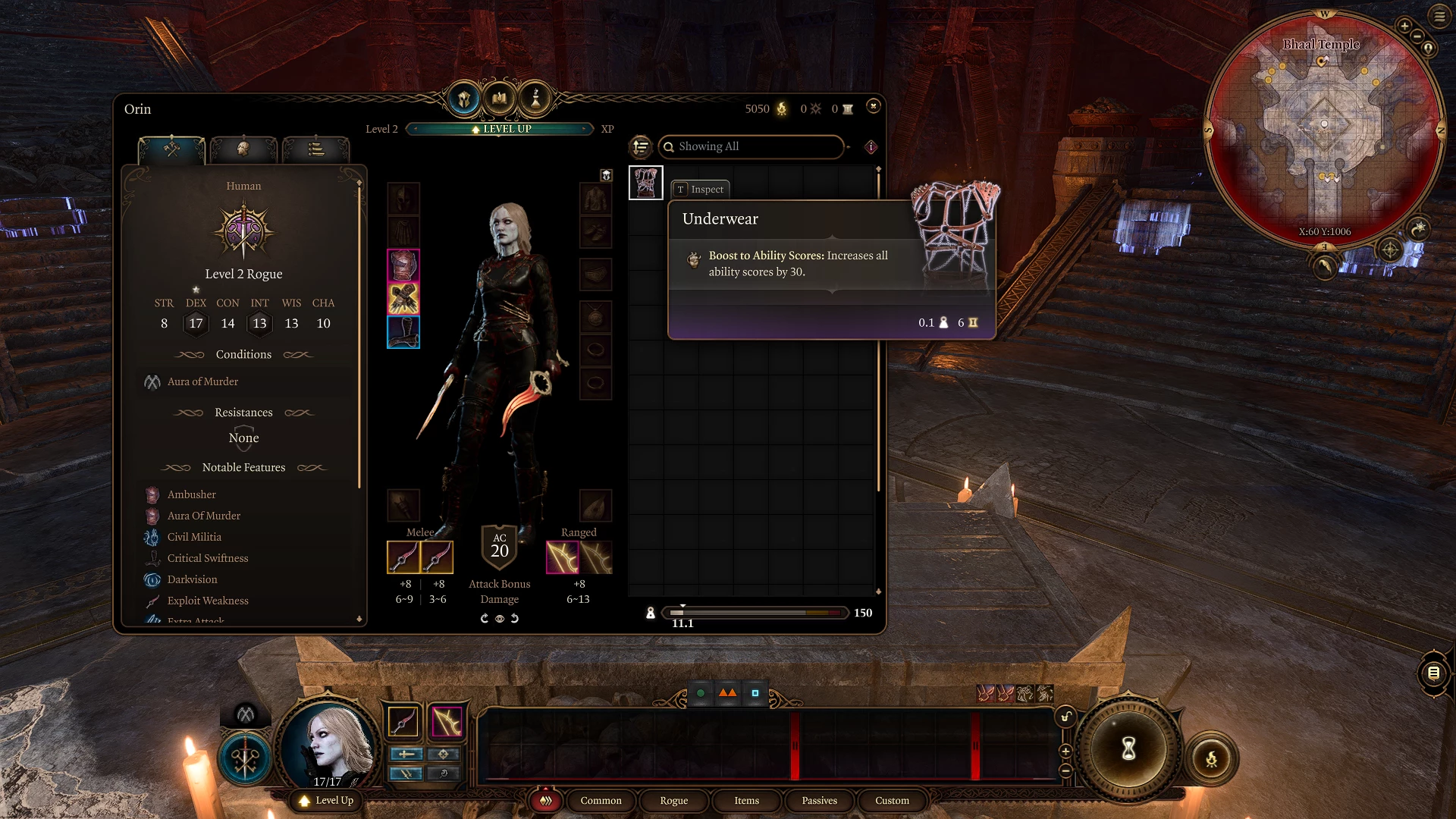This screenshot has width=1456, height=819.
Task: Switch to the Rogue hotbar tab
Action: click(673, 800)
